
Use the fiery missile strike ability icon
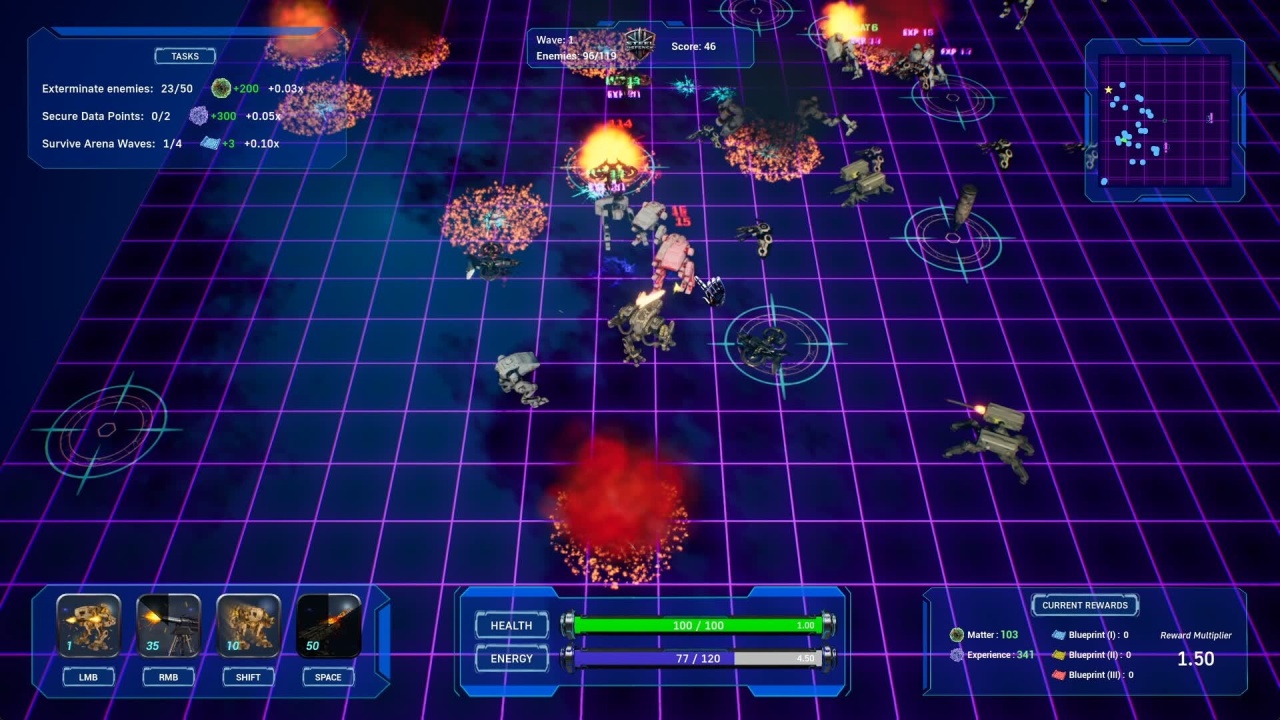click(328, 626)
